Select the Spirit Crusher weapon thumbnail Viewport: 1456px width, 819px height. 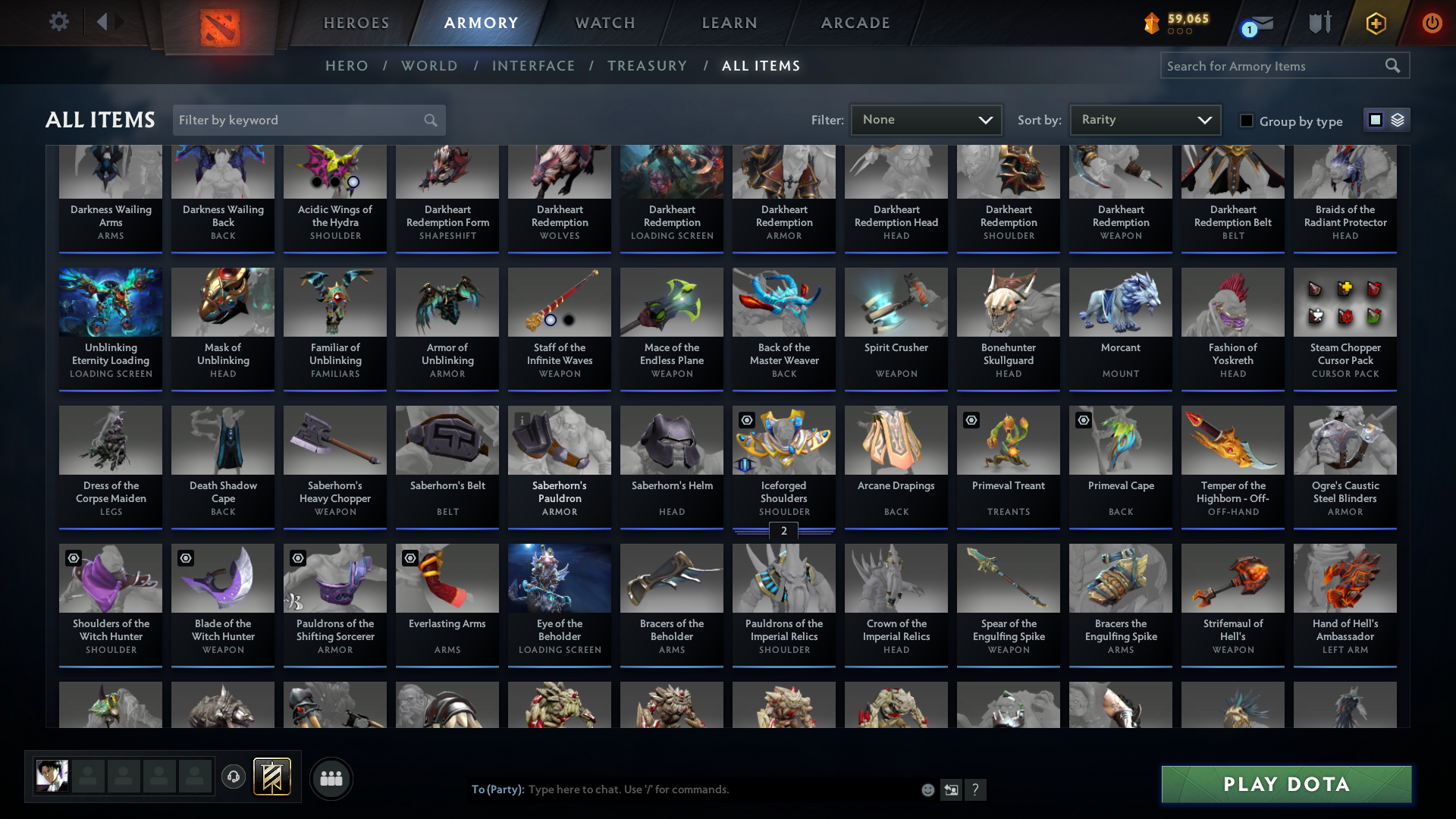click(x=896, y=303)
